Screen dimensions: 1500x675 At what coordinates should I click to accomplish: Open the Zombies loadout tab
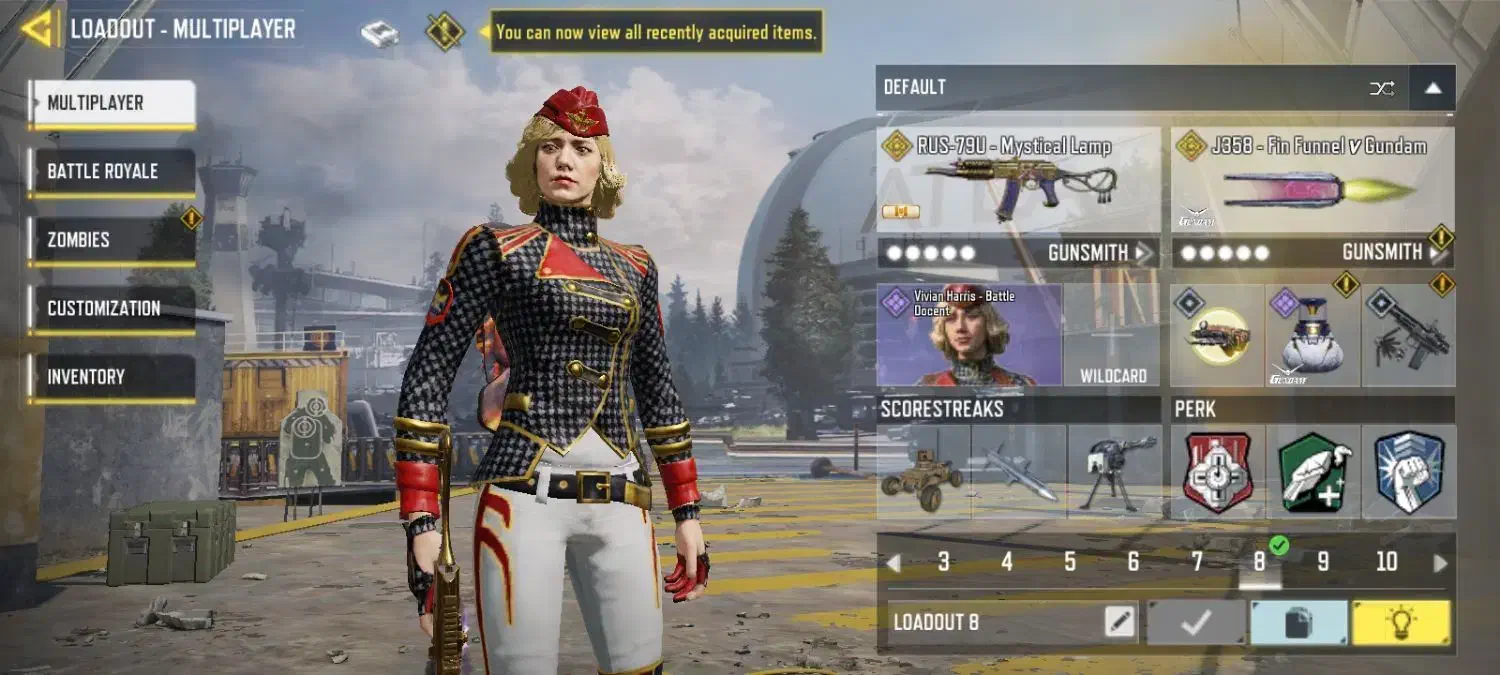click(111, 240)
